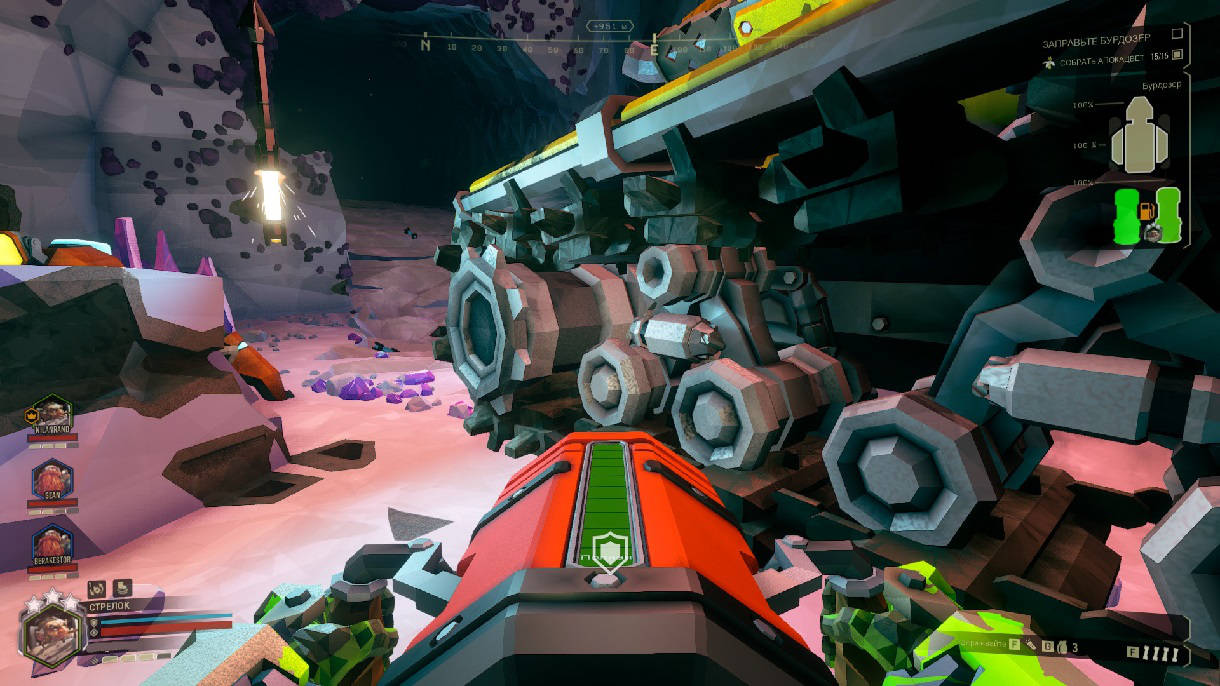This screenshot has height=686, width=1220.
Task: Select the grenade icon
Action: [x=1061, y=647]
